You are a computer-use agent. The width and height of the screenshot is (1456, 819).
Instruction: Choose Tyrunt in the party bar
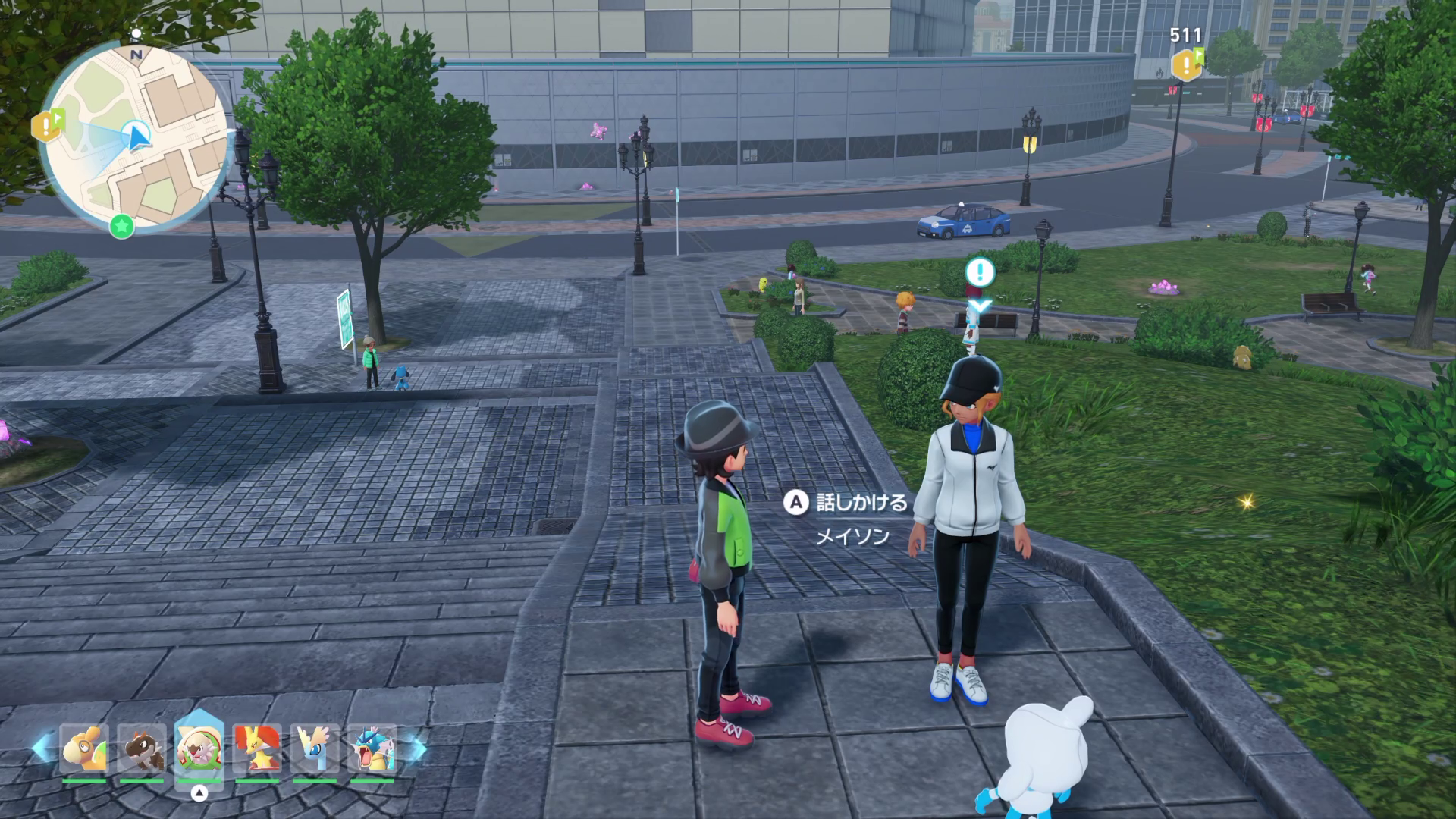point(142,749)
